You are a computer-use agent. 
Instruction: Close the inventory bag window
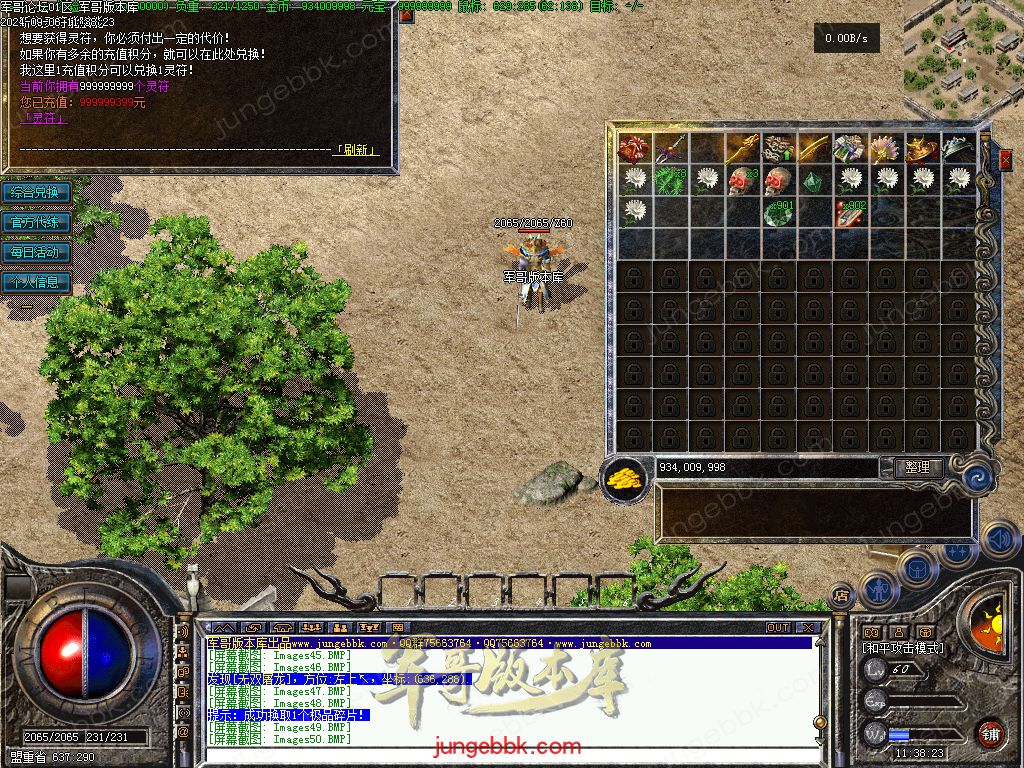(1005, 159)
